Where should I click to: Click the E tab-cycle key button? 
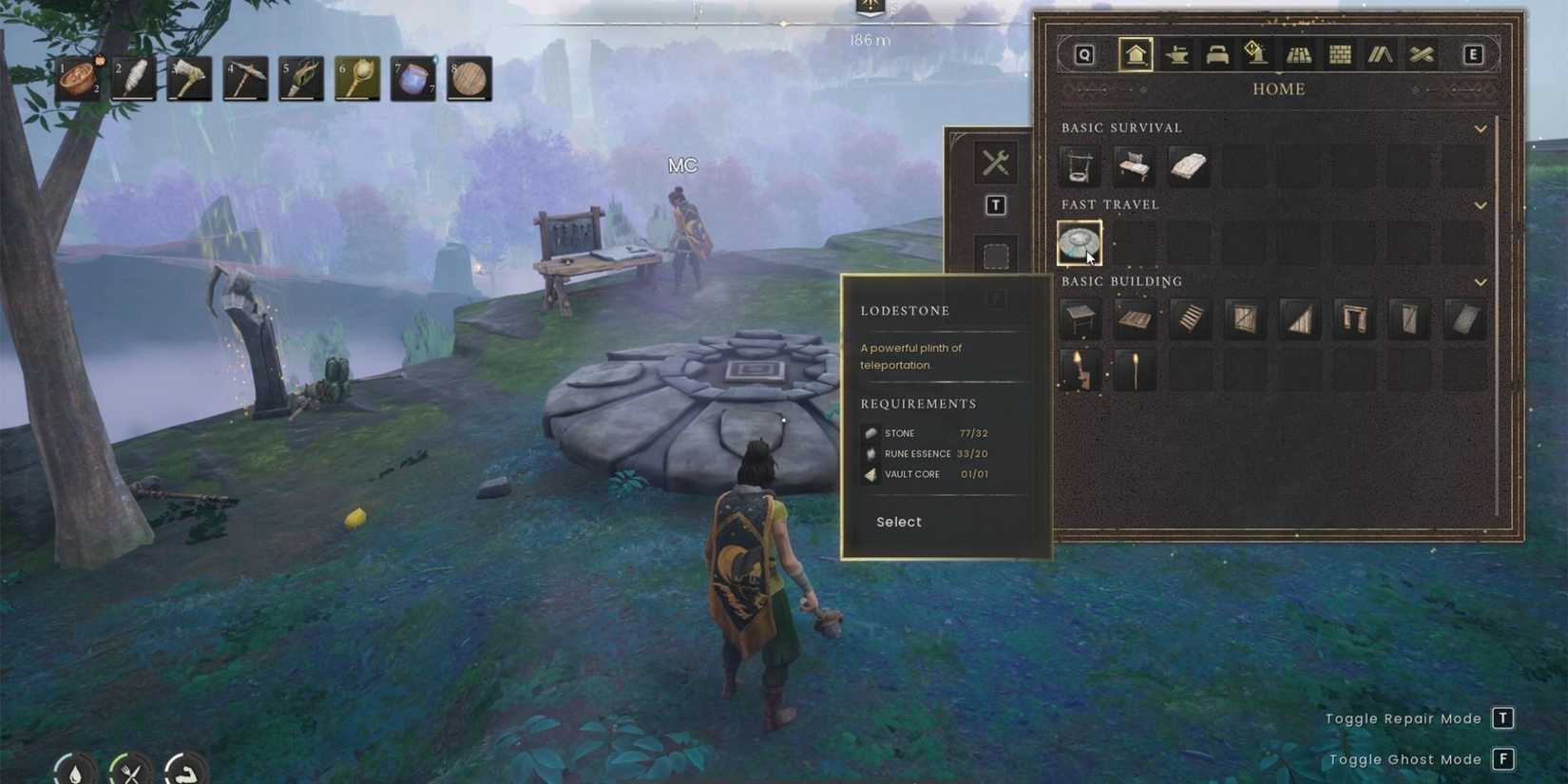[x=1474, y=55]
